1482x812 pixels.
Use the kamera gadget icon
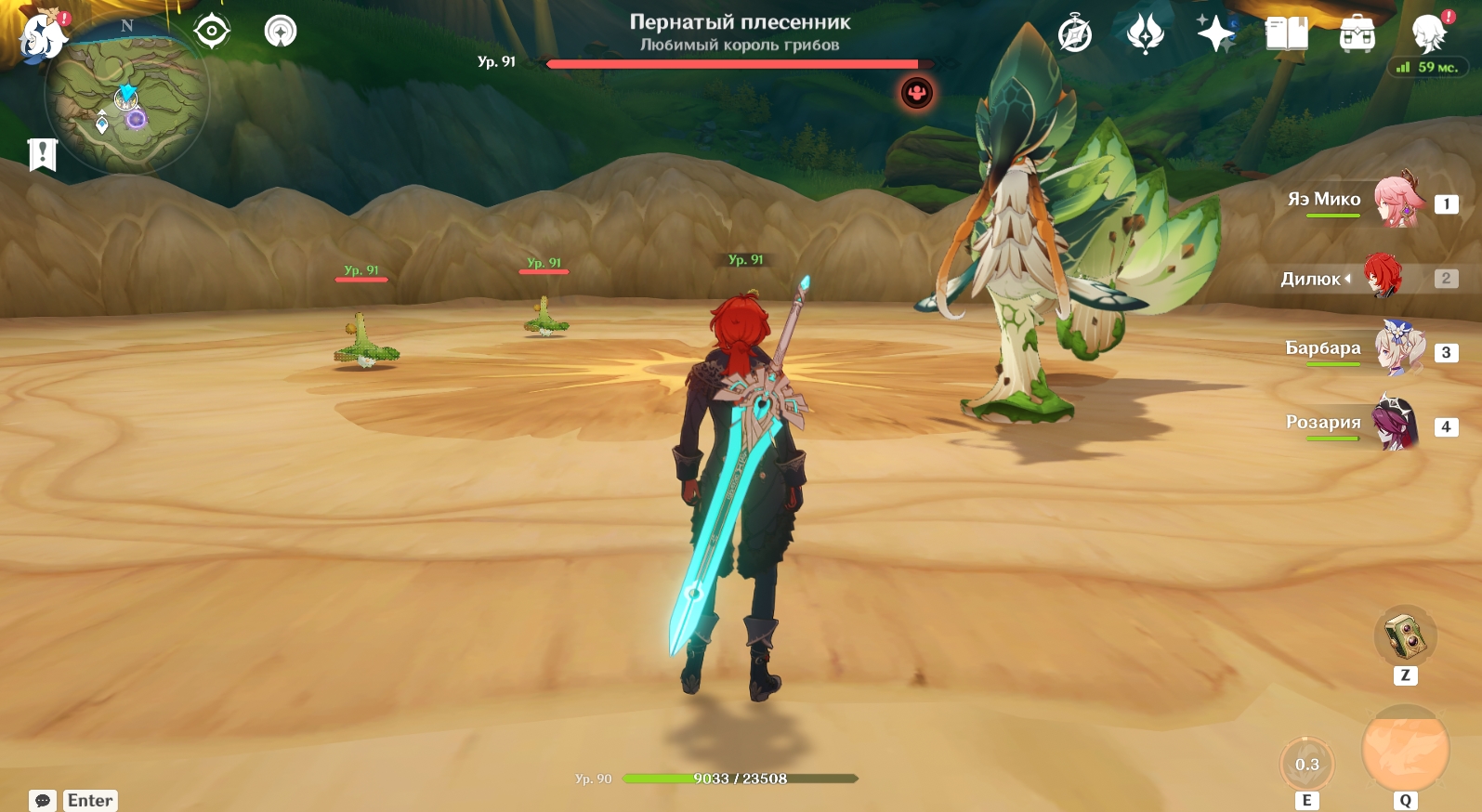tap(1405, 636)
